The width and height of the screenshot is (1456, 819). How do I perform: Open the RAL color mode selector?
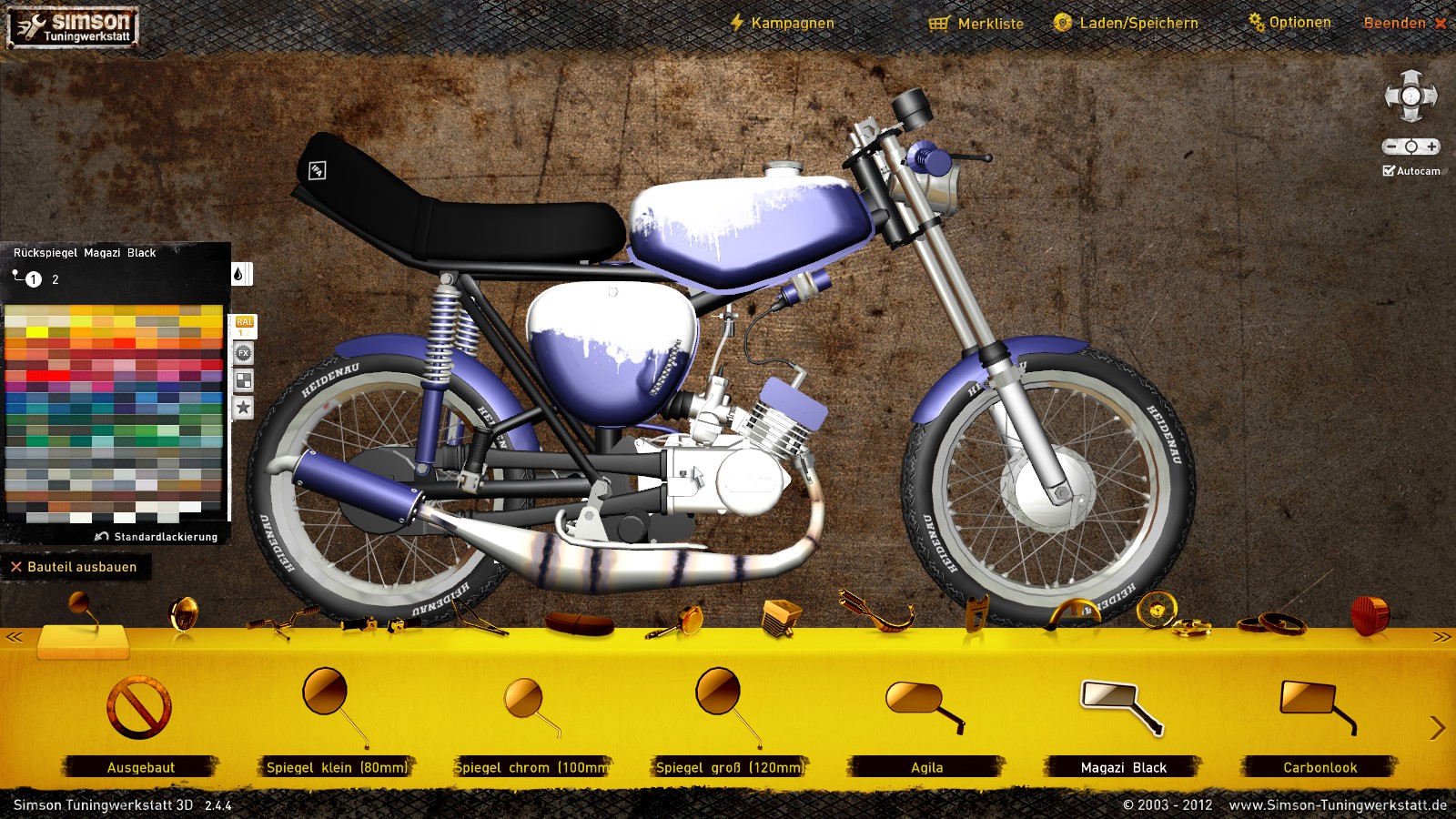click(244, 327)
